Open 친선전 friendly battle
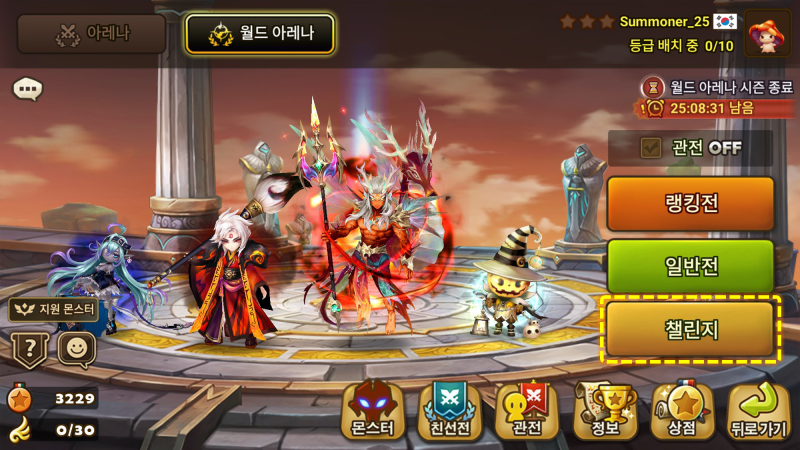 tap(450, 410)
